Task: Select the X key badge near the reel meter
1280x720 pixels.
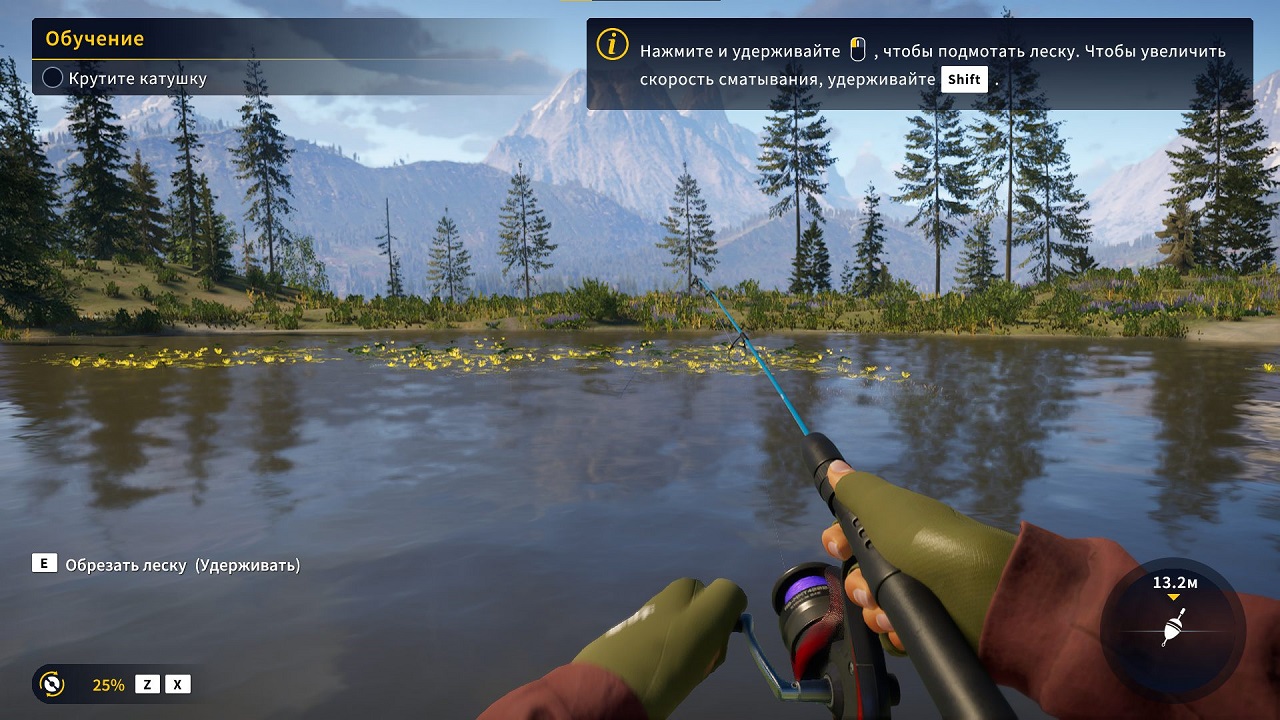Action: 175,685
